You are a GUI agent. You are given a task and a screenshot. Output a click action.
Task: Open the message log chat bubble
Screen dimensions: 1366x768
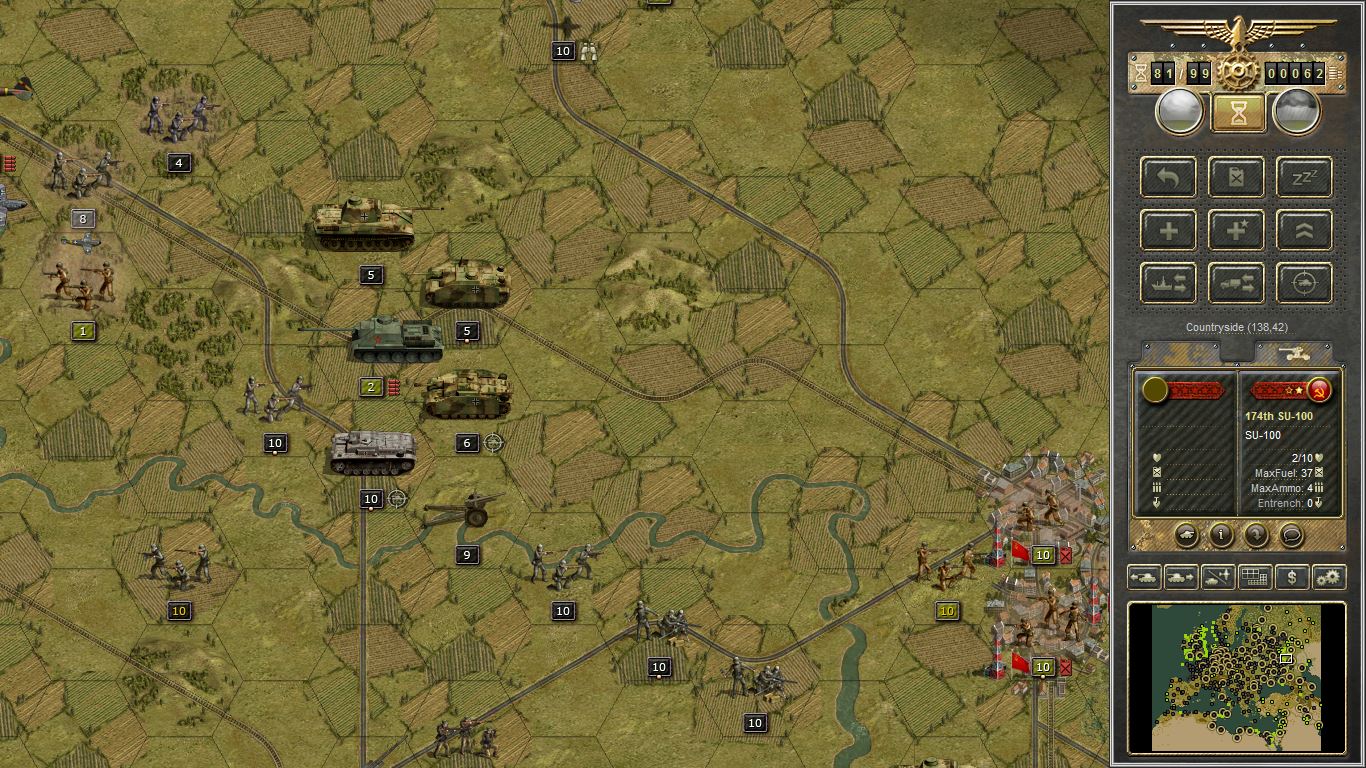click(1291, 535)
